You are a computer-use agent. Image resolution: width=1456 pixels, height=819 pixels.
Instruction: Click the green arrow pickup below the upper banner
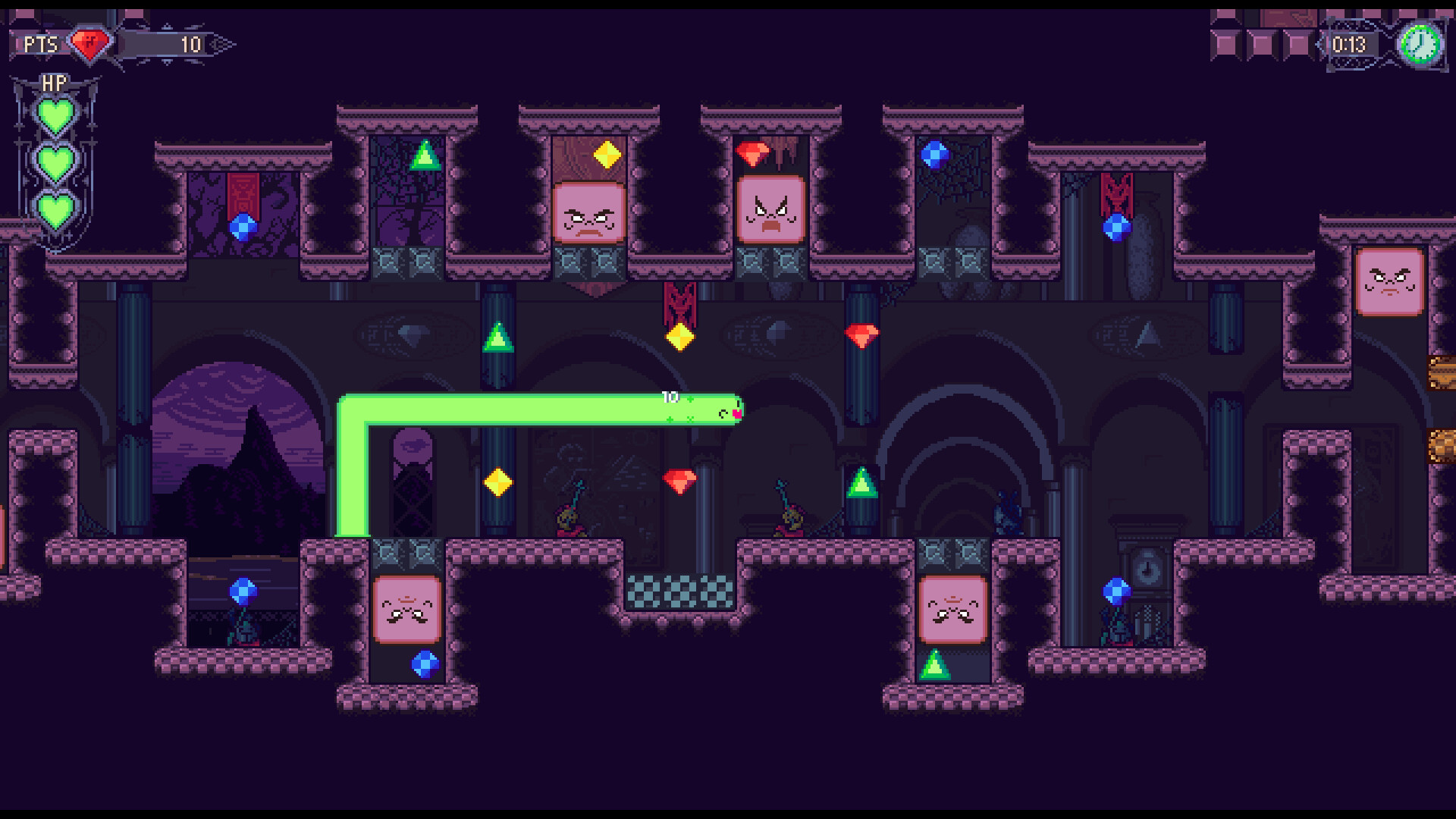pos(500,338)
